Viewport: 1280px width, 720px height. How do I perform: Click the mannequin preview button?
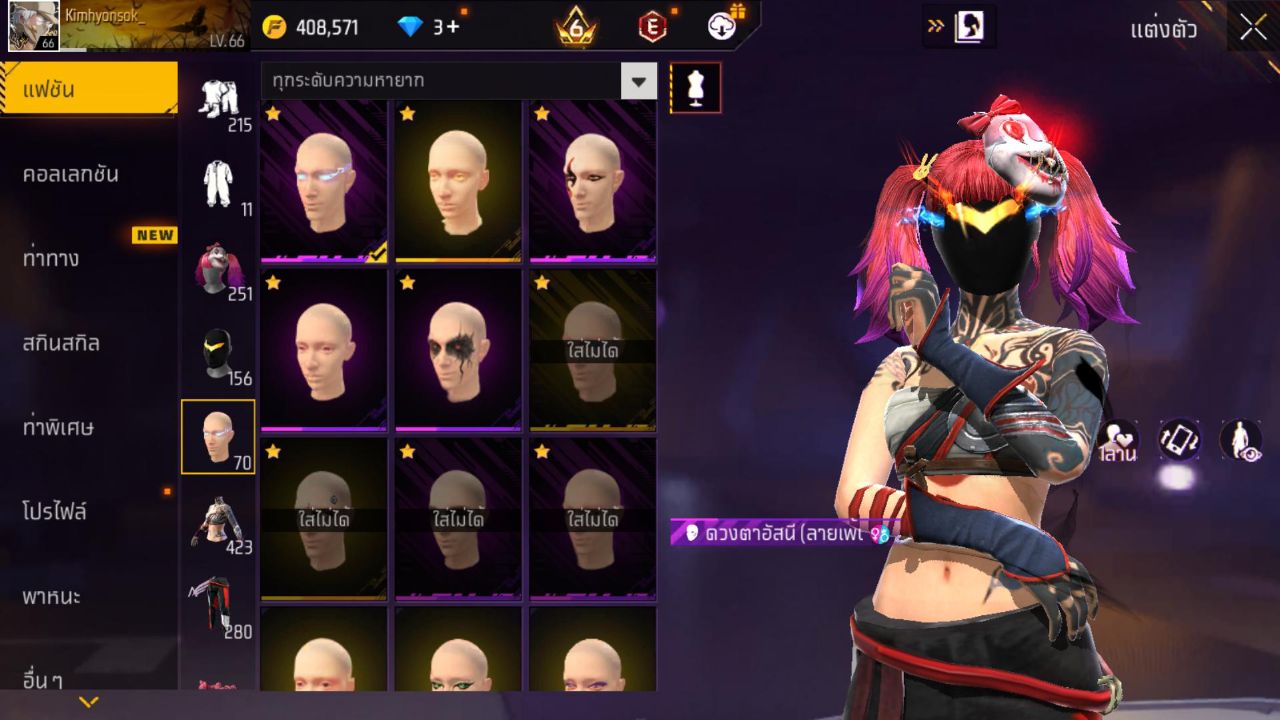pos(695,88)
